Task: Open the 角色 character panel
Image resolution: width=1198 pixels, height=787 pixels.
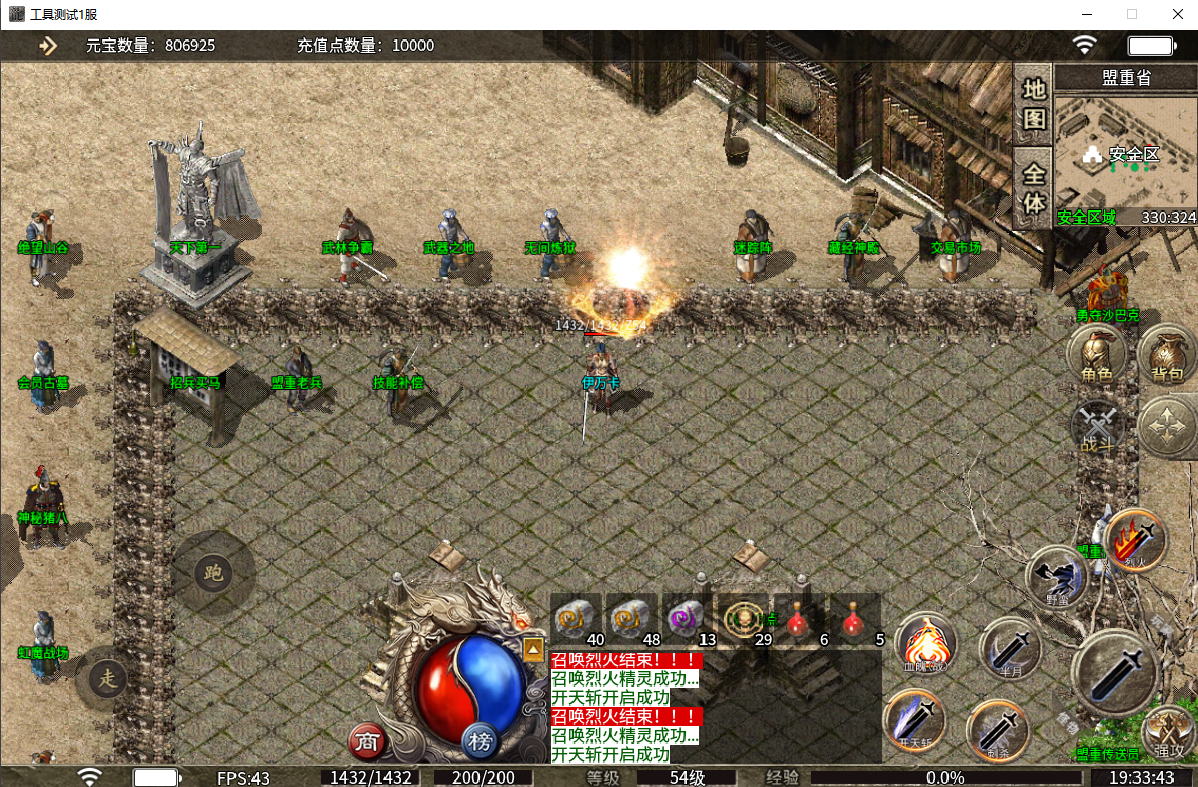Action: 1097,354
